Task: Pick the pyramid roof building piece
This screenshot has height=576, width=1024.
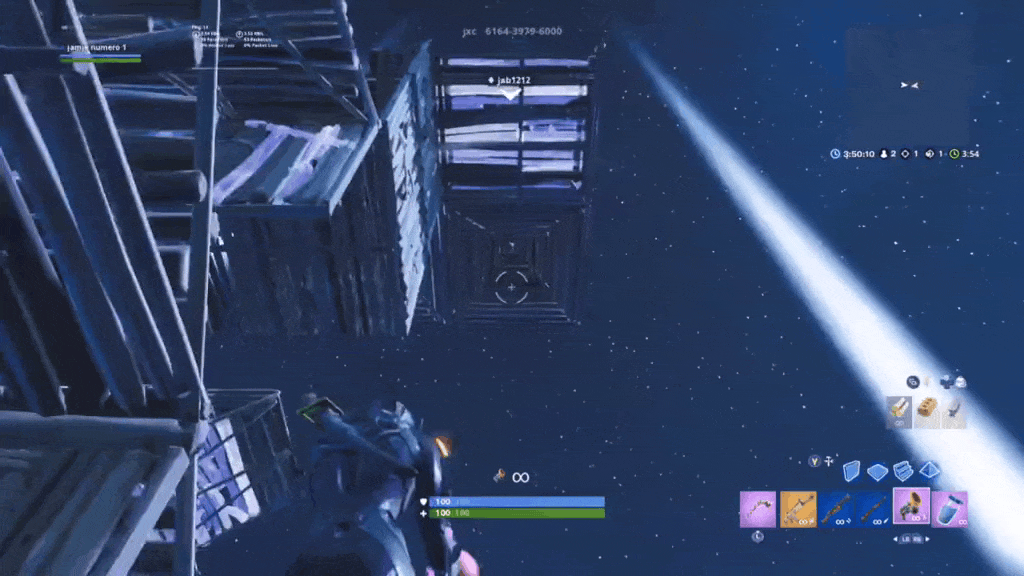Action: [x=929, y=471]
